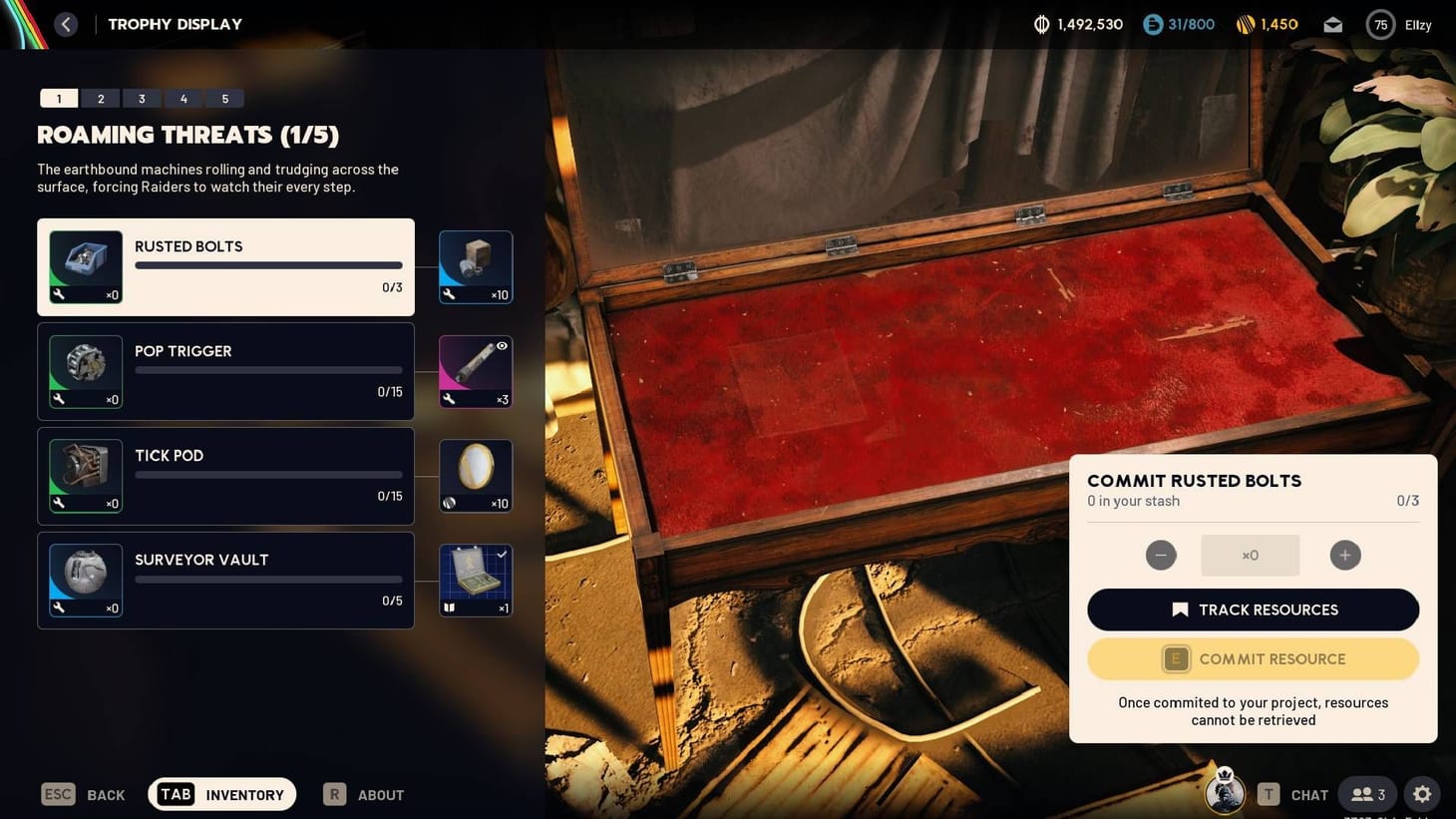Select the Tick Pod resource icon

pos(85,471)
